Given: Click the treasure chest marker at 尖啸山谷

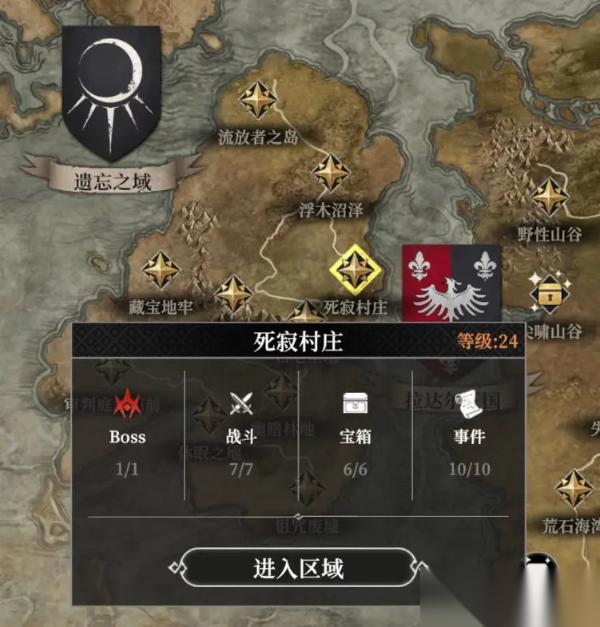Looking at the screenshot, I should tap(549, 291).
